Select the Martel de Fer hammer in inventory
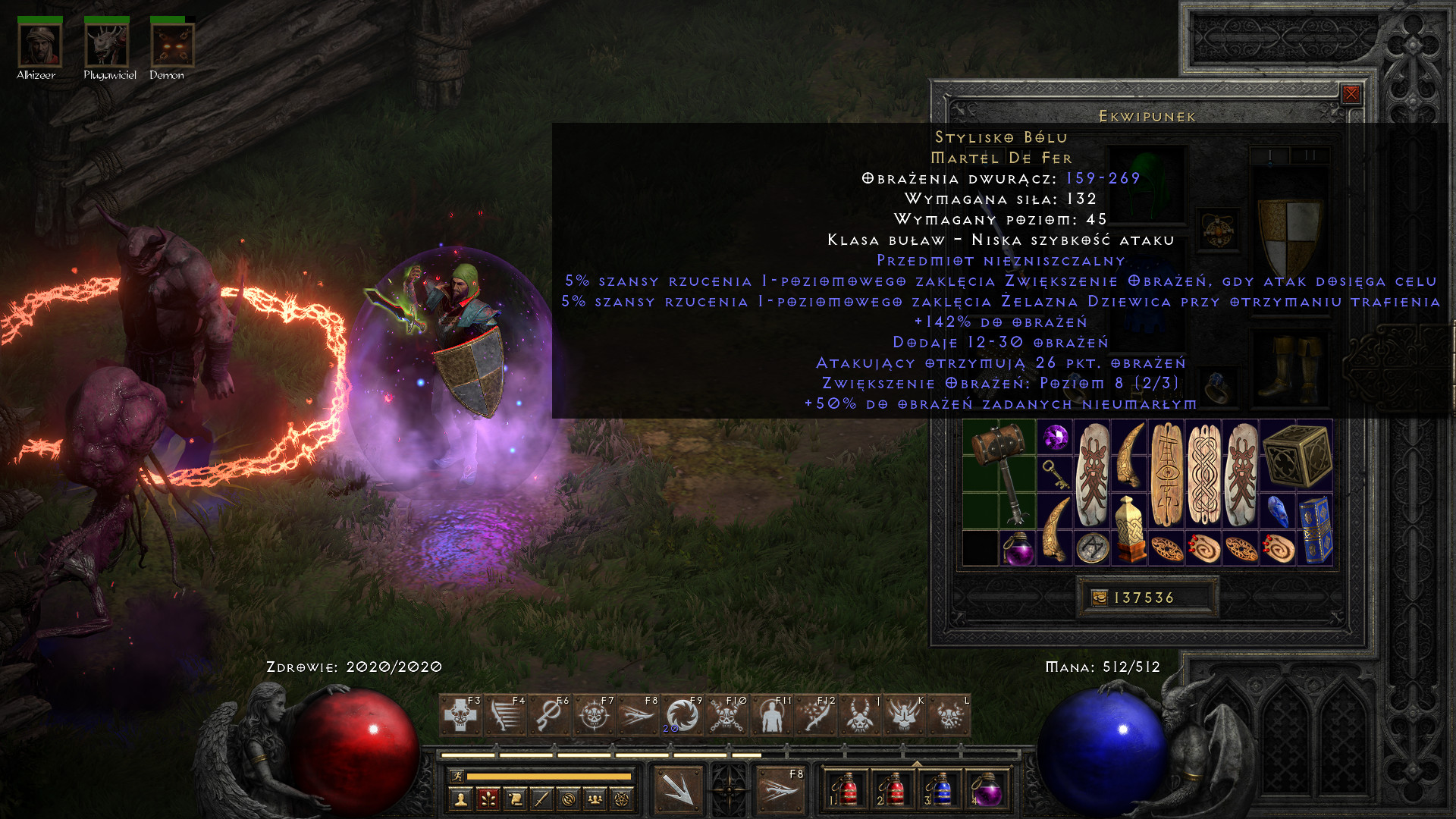 [999, 473]
